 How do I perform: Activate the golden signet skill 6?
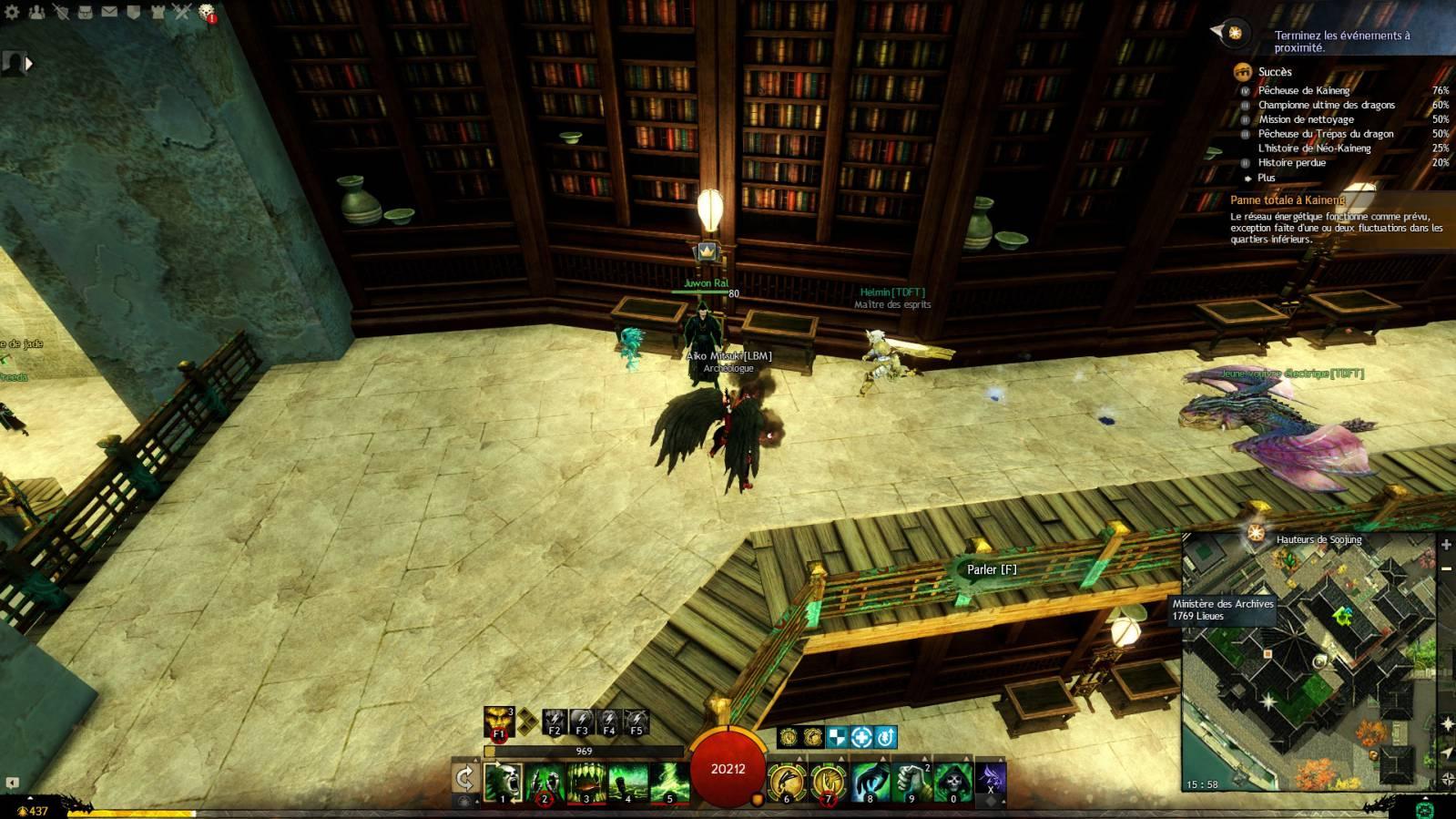click(786, 783)
